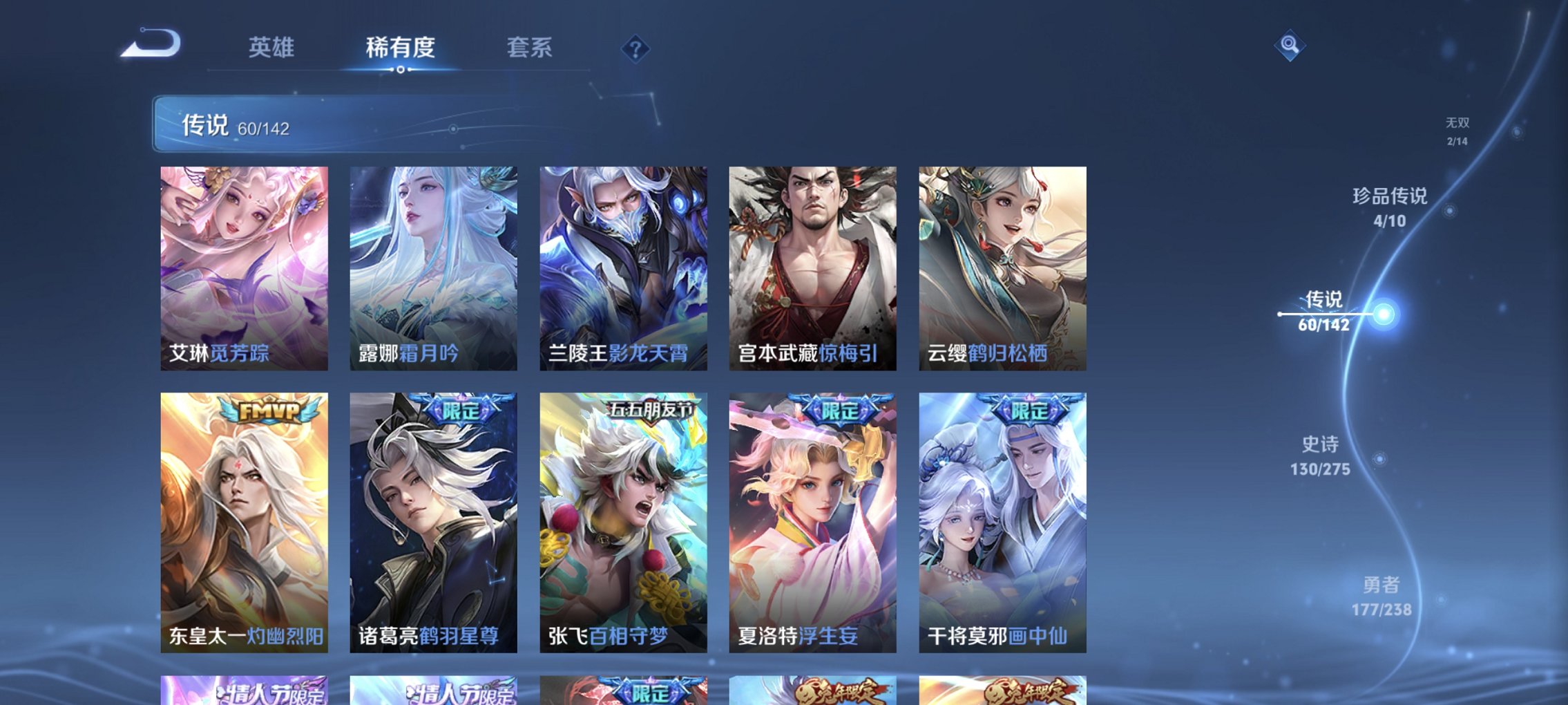Open the help question mark icon

pyautogui.click(x=636, y=49)
